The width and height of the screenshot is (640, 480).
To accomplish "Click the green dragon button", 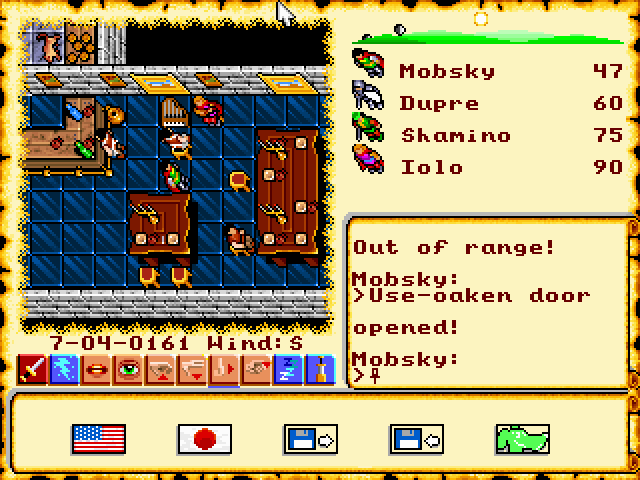I will (523, 438).
